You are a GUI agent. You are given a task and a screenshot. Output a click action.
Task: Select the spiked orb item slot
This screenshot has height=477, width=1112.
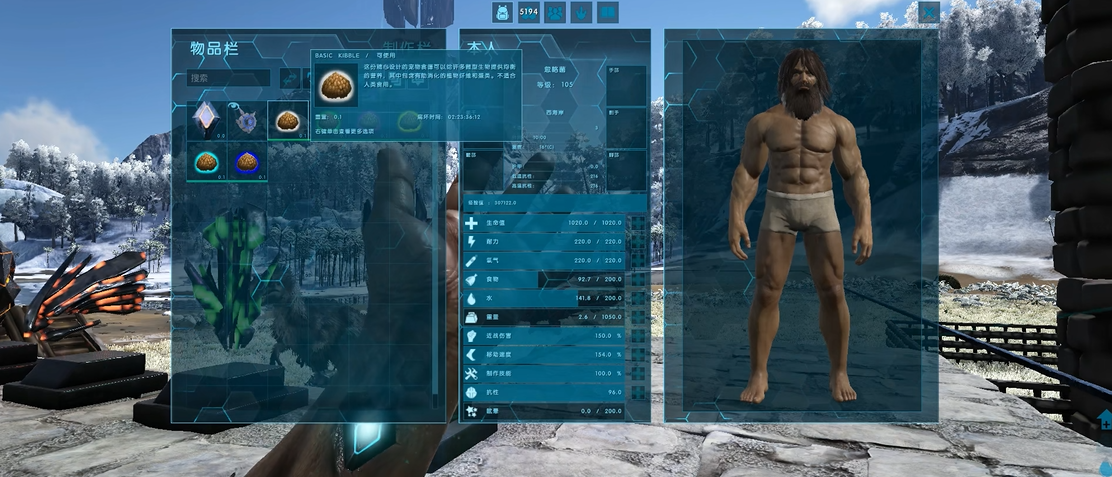(247, 121)
